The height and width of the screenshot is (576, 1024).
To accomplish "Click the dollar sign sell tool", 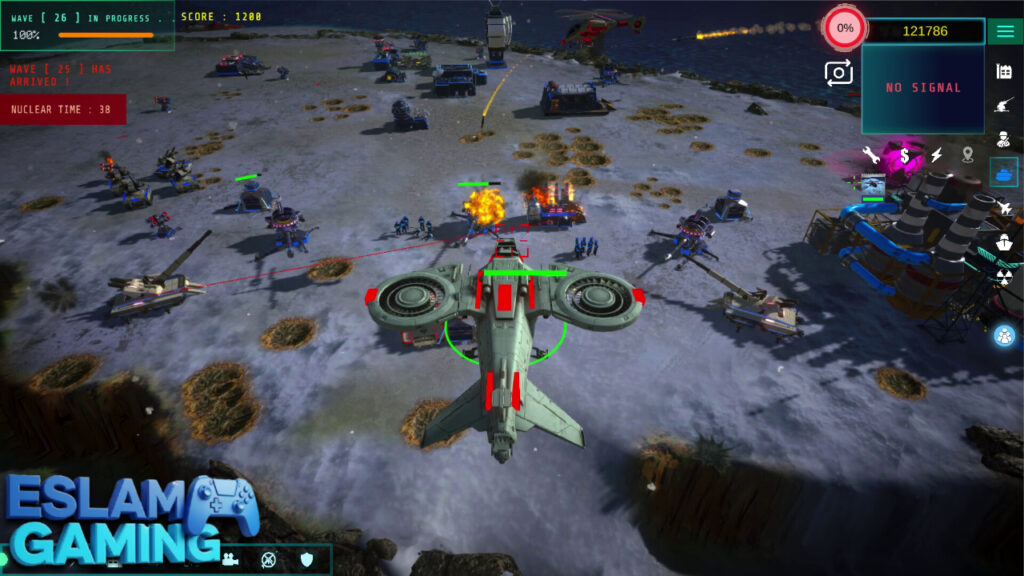I will tap(904, 155).
